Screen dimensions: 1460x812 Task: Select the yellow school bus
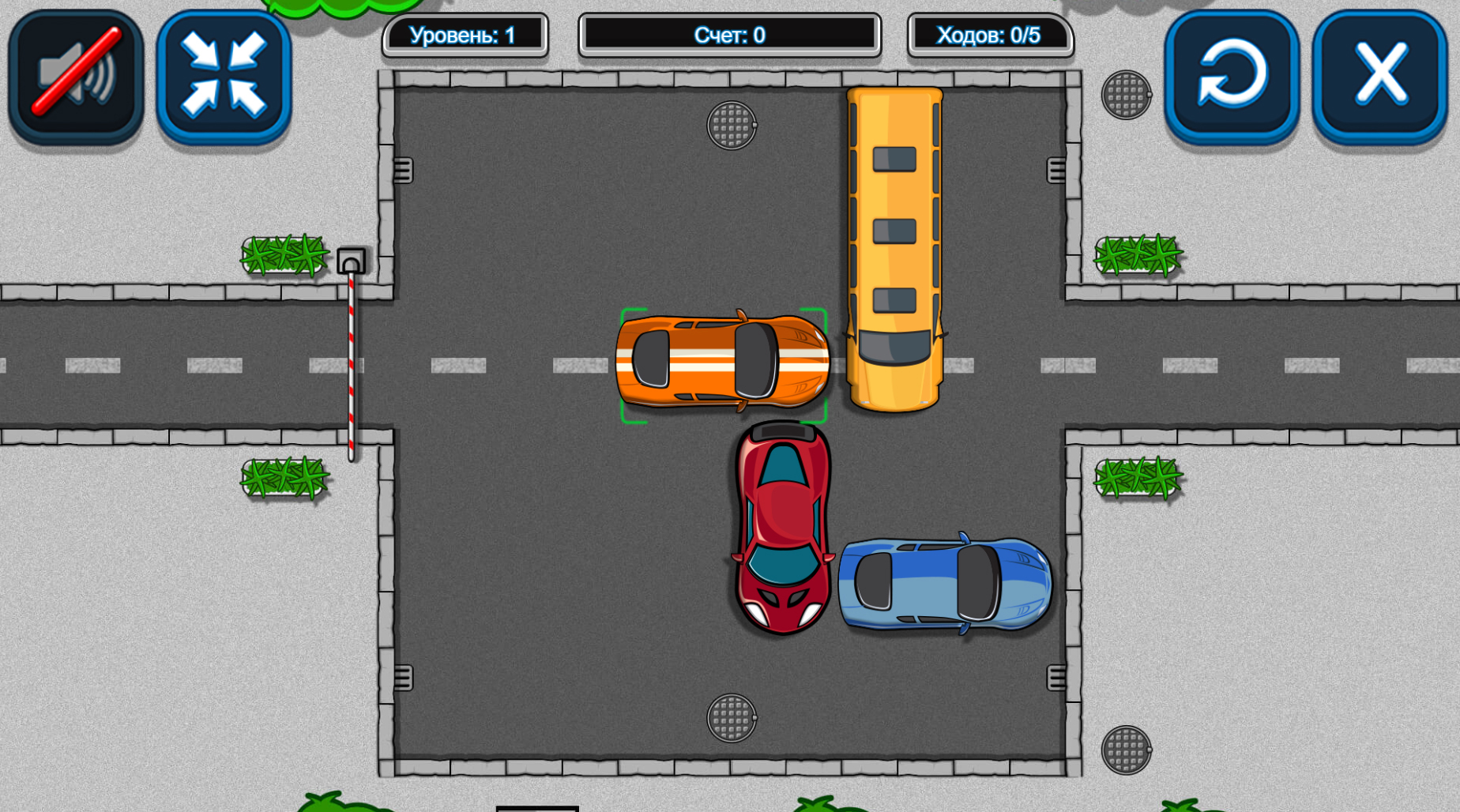coord(893,245)
